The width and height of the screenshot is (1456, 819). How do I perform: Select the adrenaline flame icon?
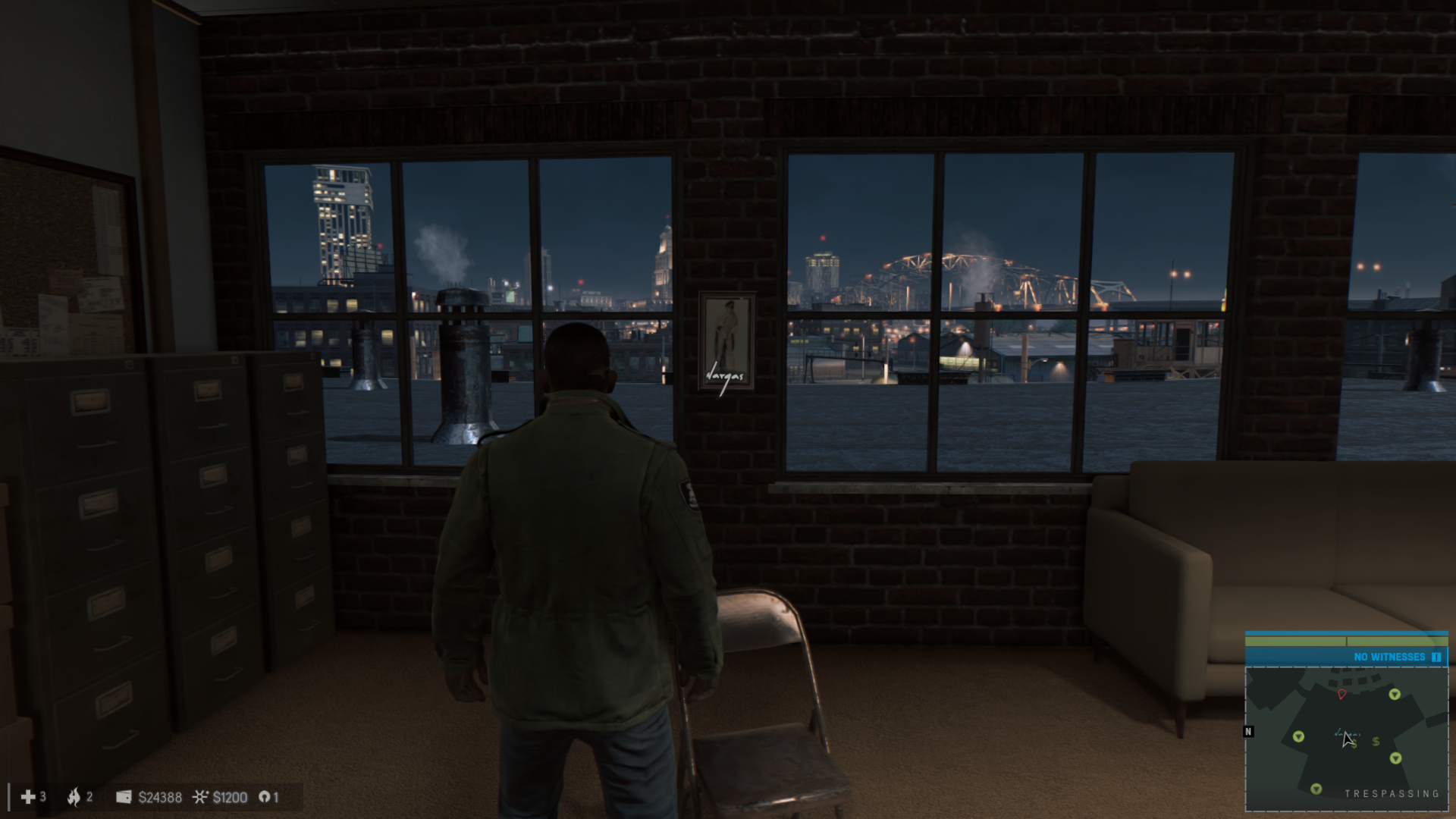tap(74, 797)
